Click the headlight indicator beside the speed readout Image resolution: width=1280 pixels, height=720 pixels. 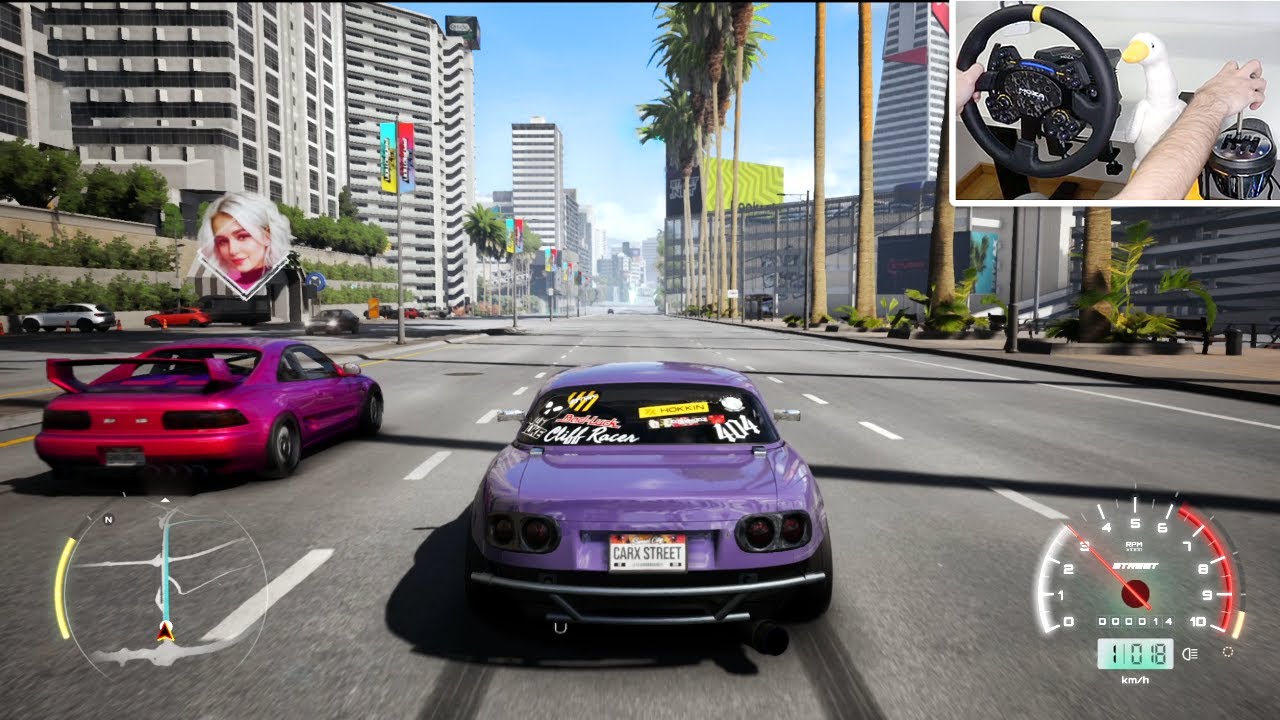[x=1188, y=652]
